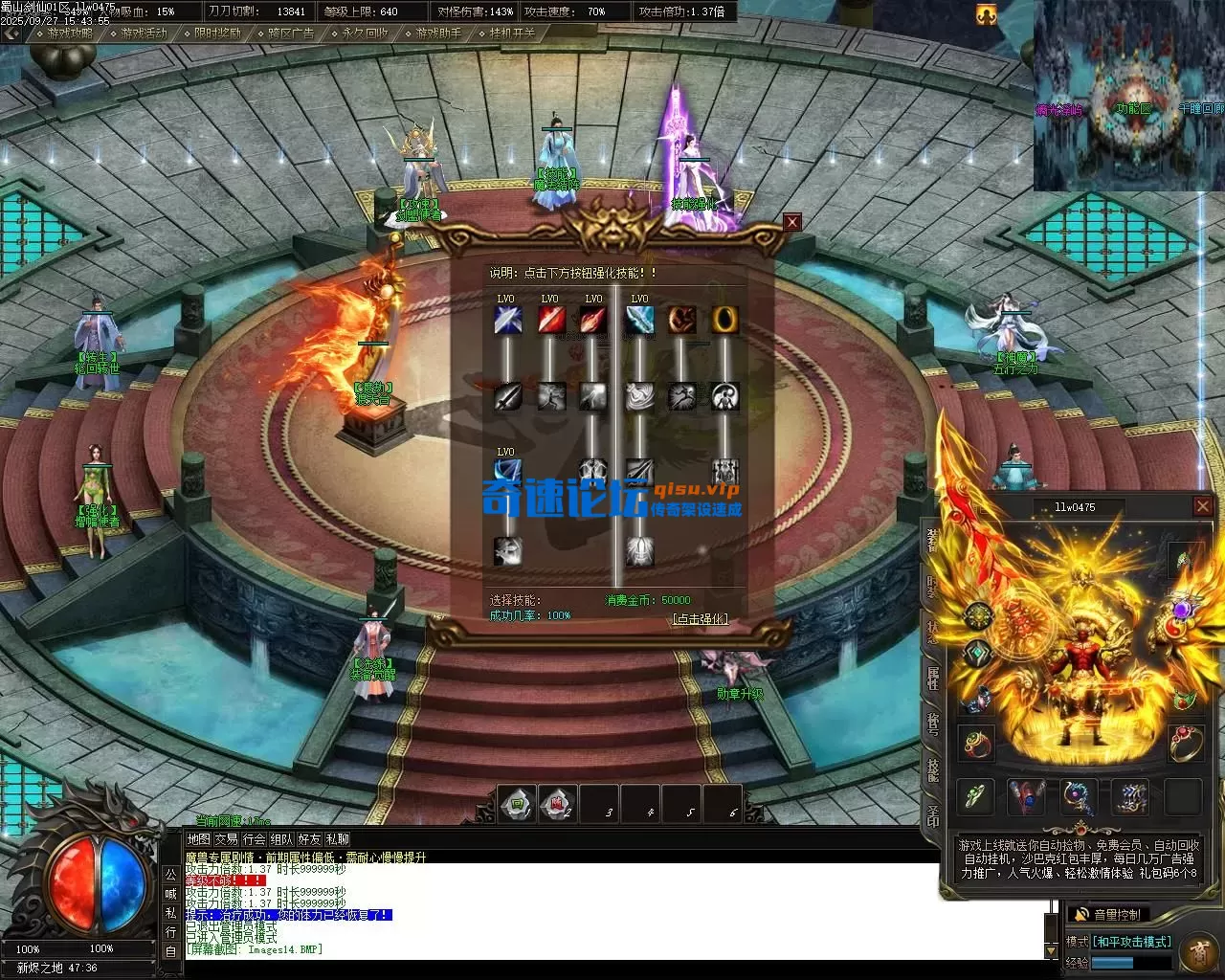The height and width of the screenshot is (980, 1225).
Task: Open the round 商 shop button
Action: coord(1198,951)
